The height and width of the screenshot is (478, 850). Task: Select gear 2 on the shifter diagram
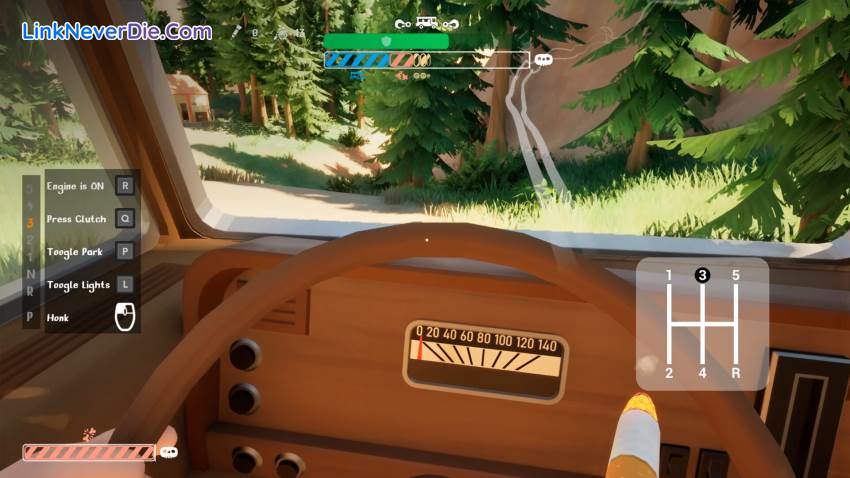tap(669, 373)
